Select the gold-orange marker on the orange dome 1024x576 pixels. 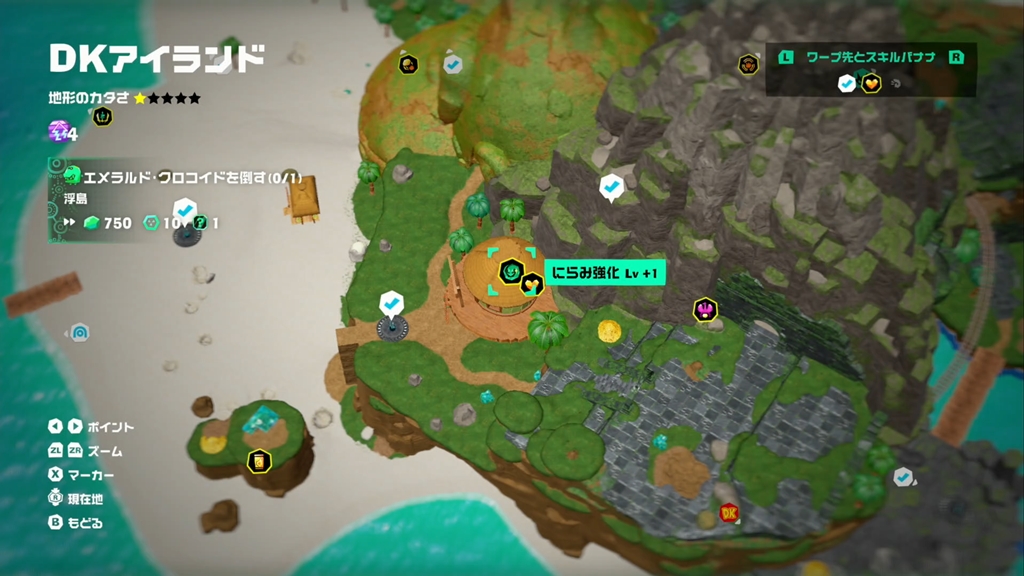point(408,65)
